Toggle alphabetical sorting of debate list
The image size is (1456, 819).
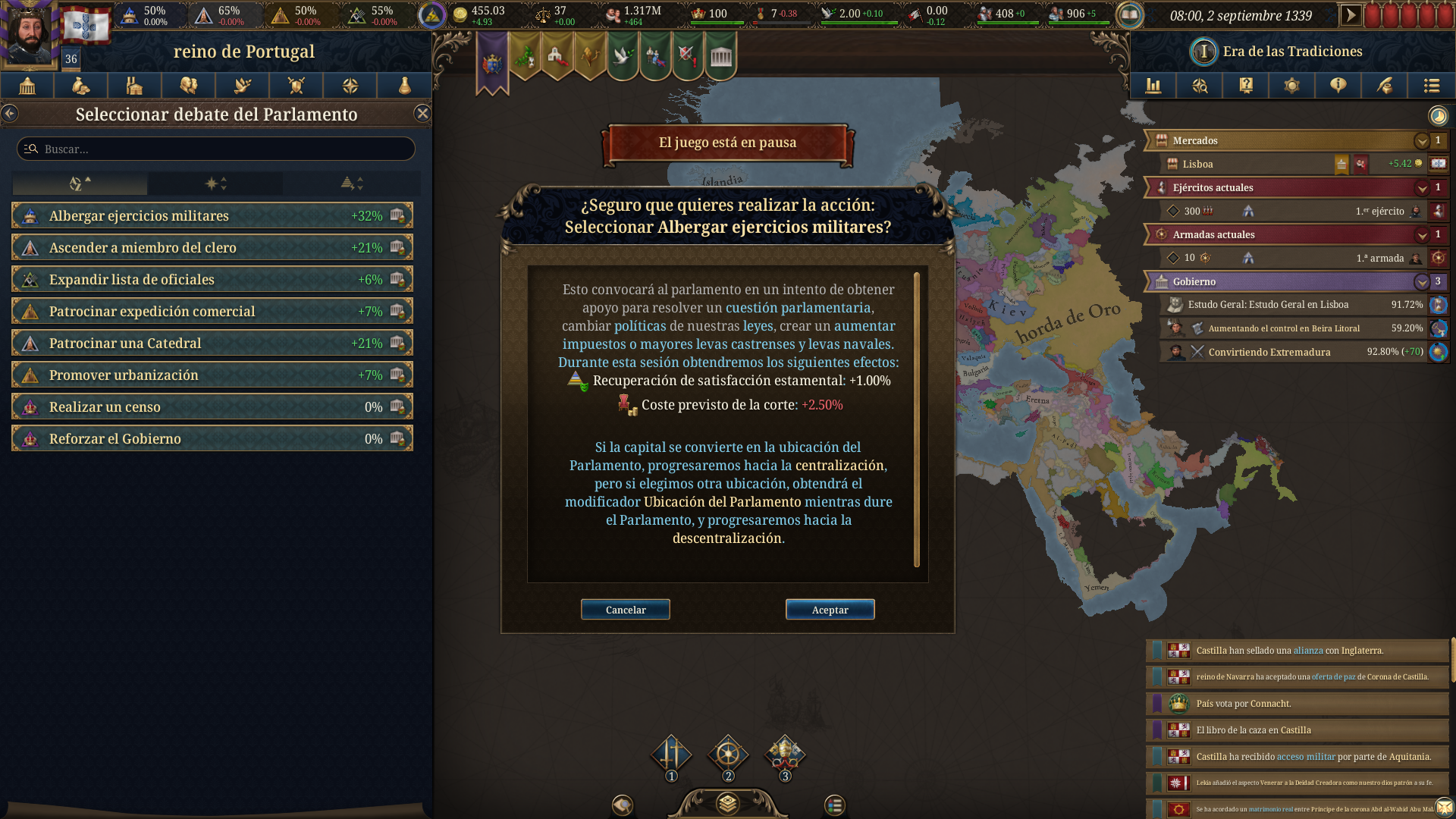(79, 184)
